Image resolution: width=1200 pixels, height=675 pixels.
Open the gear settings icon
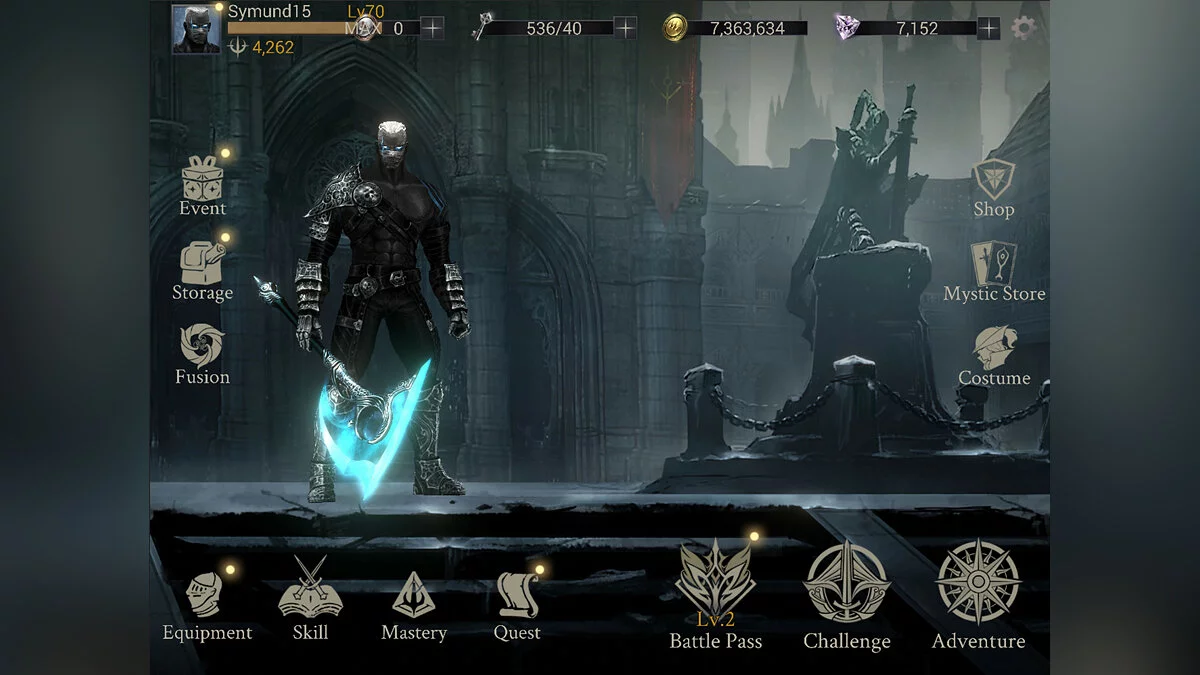[x=1022, y=28]
